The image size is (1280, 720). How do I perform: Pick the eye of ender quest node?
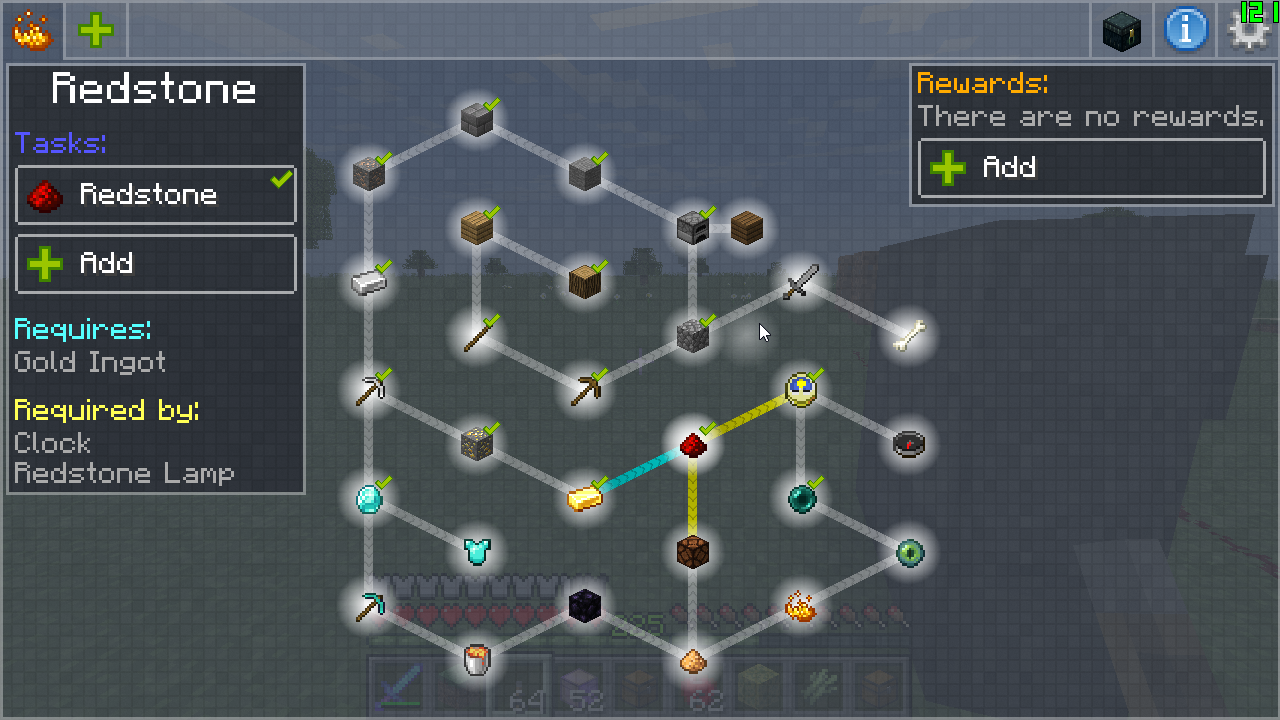pyautogui.click(x=909, y=552)
